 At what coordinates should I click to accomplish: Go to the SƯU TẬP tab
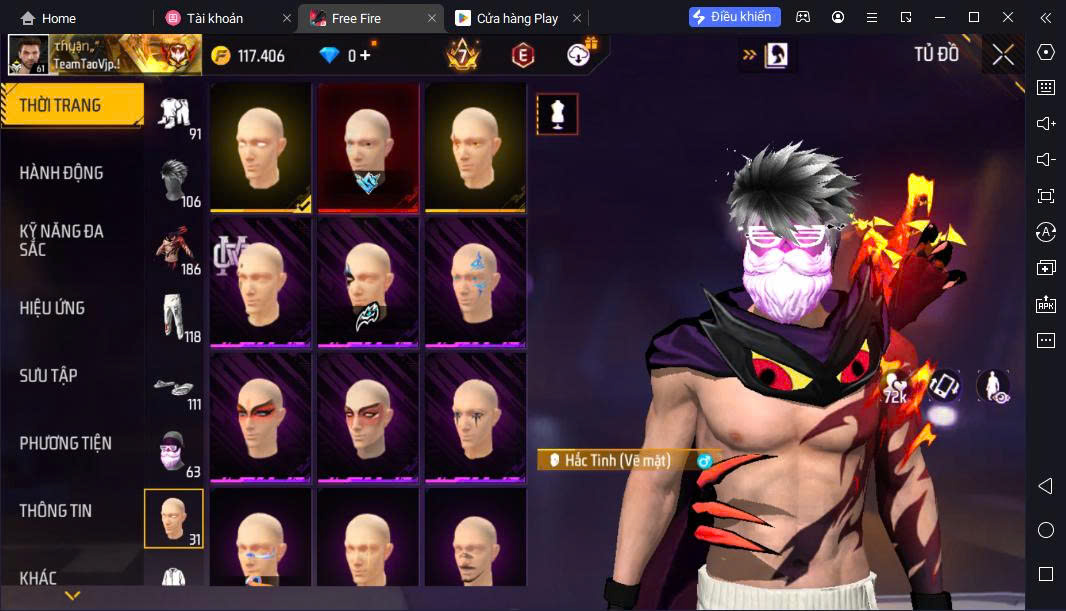point(49,376)
